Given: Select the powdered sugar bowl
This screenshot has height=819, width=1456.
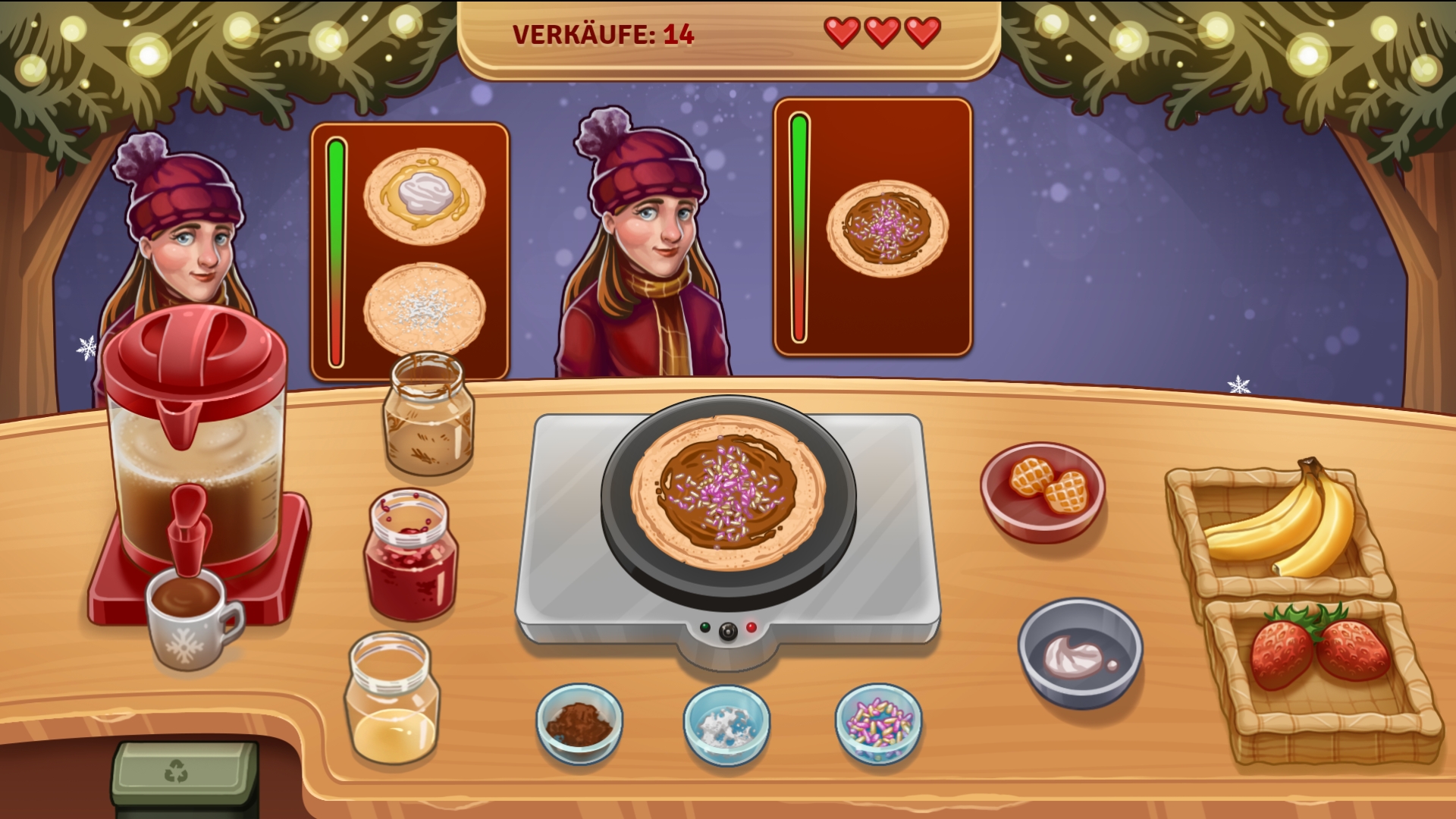Looking at the screenshot, I should click(x=726, y=724).
